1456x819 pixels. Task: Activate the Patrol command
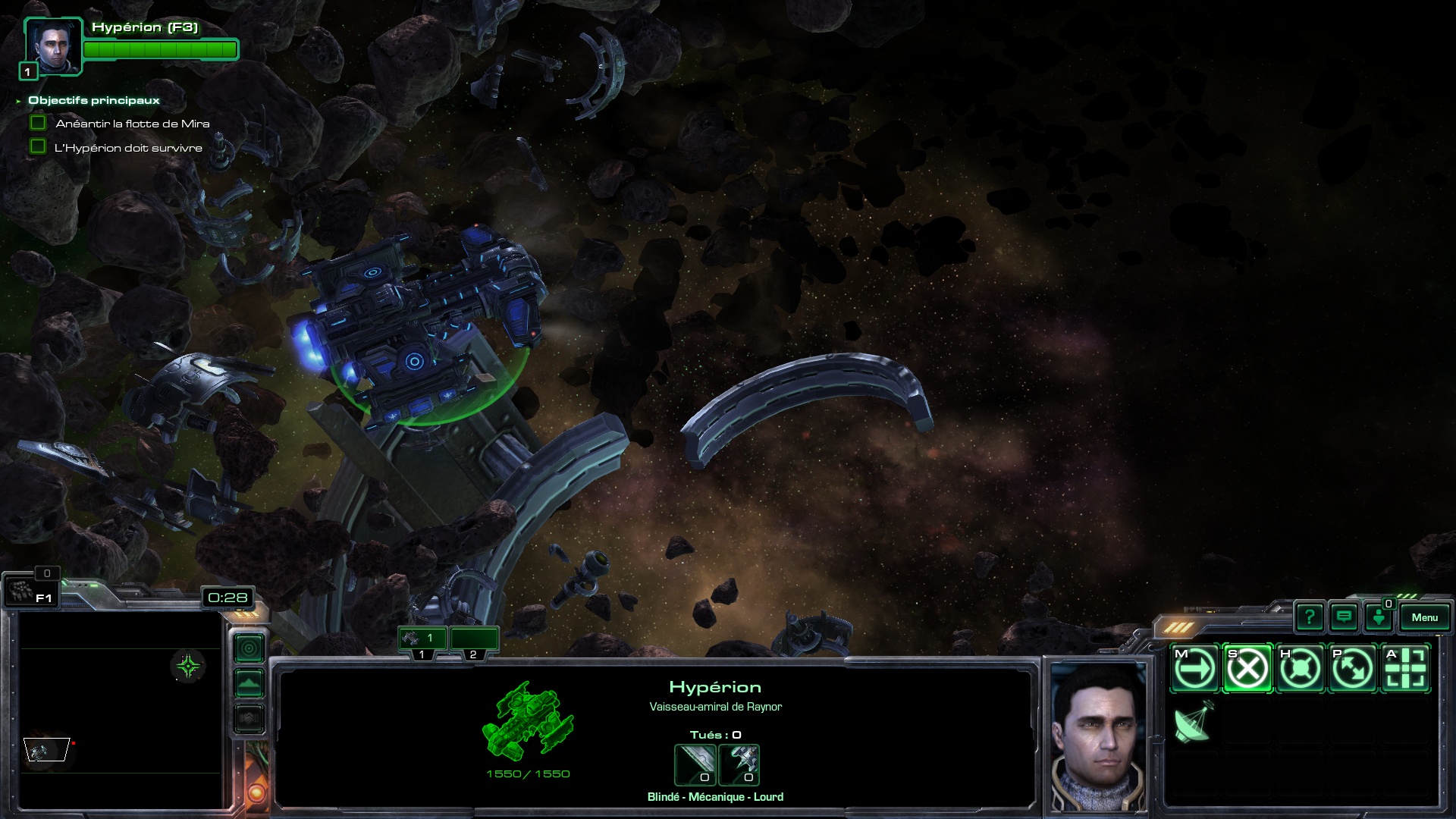1352,669
